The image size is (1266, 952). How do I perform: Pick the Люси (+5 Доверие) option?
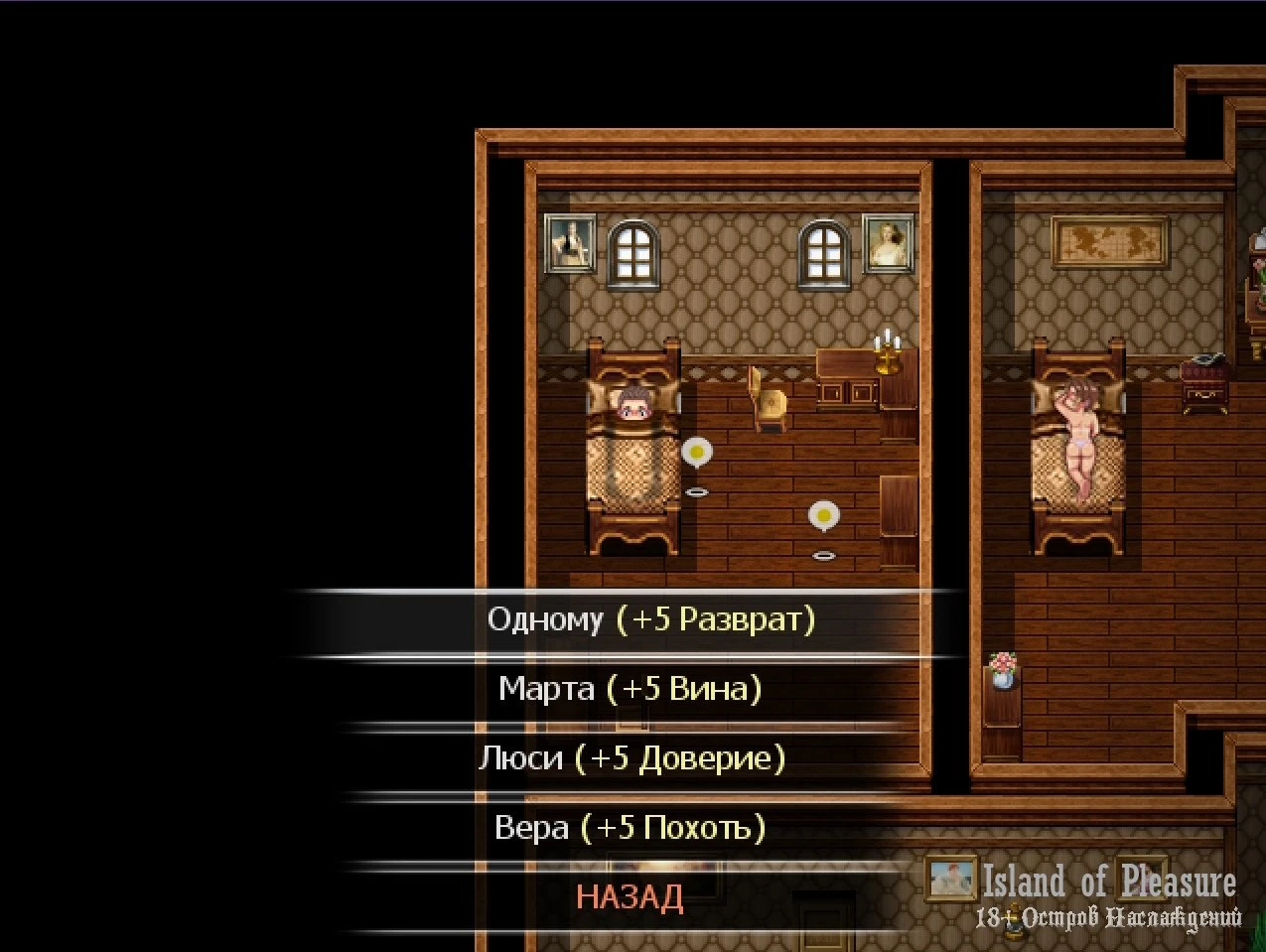632,758
